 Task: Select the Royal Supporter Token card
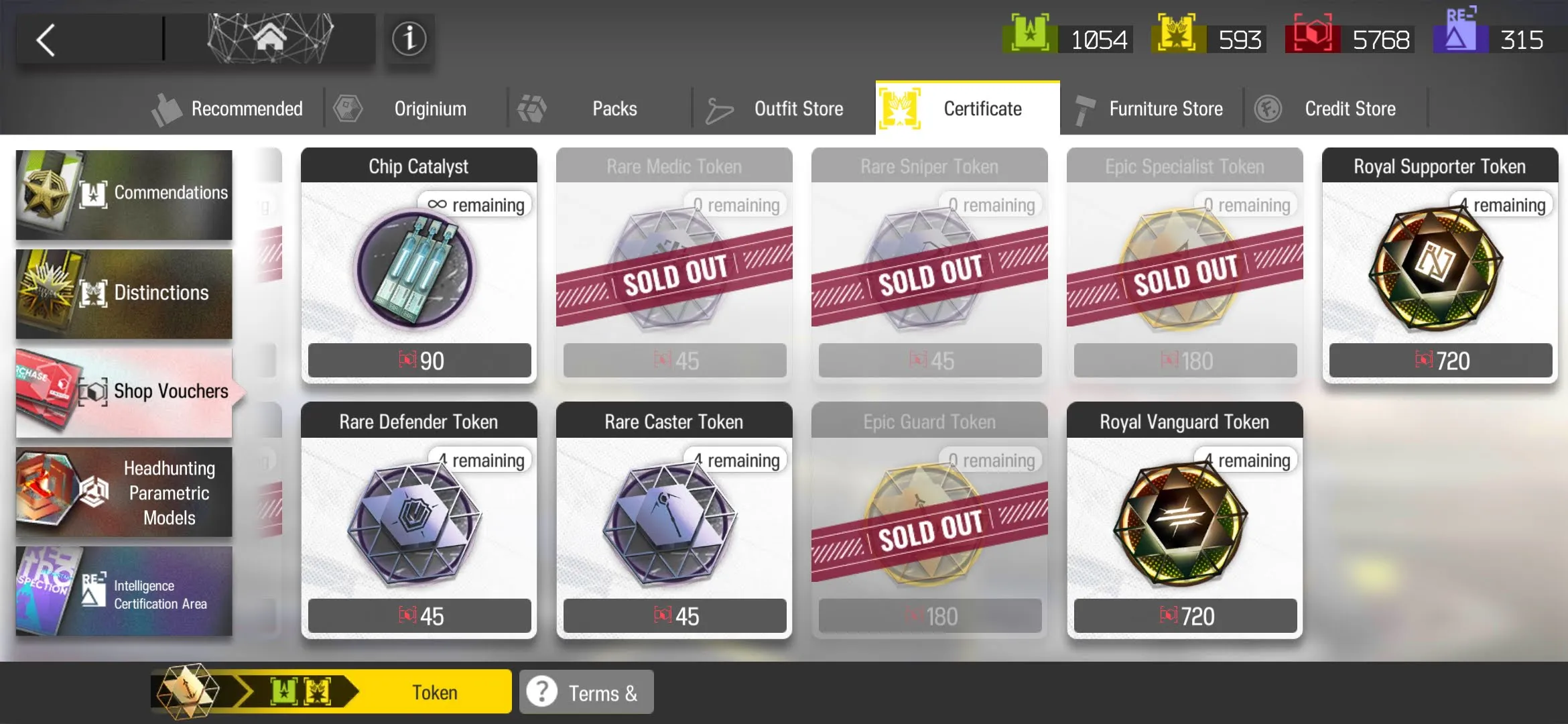tap(1440, 268)
